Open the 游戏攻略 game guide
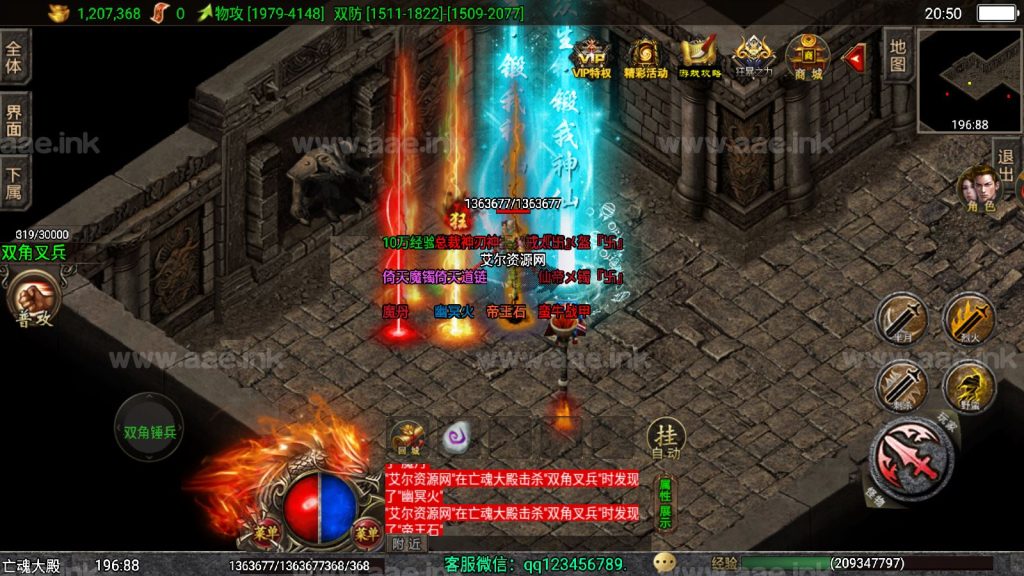Viewport: 1024px width, 576px height. (x=699, y=56)
